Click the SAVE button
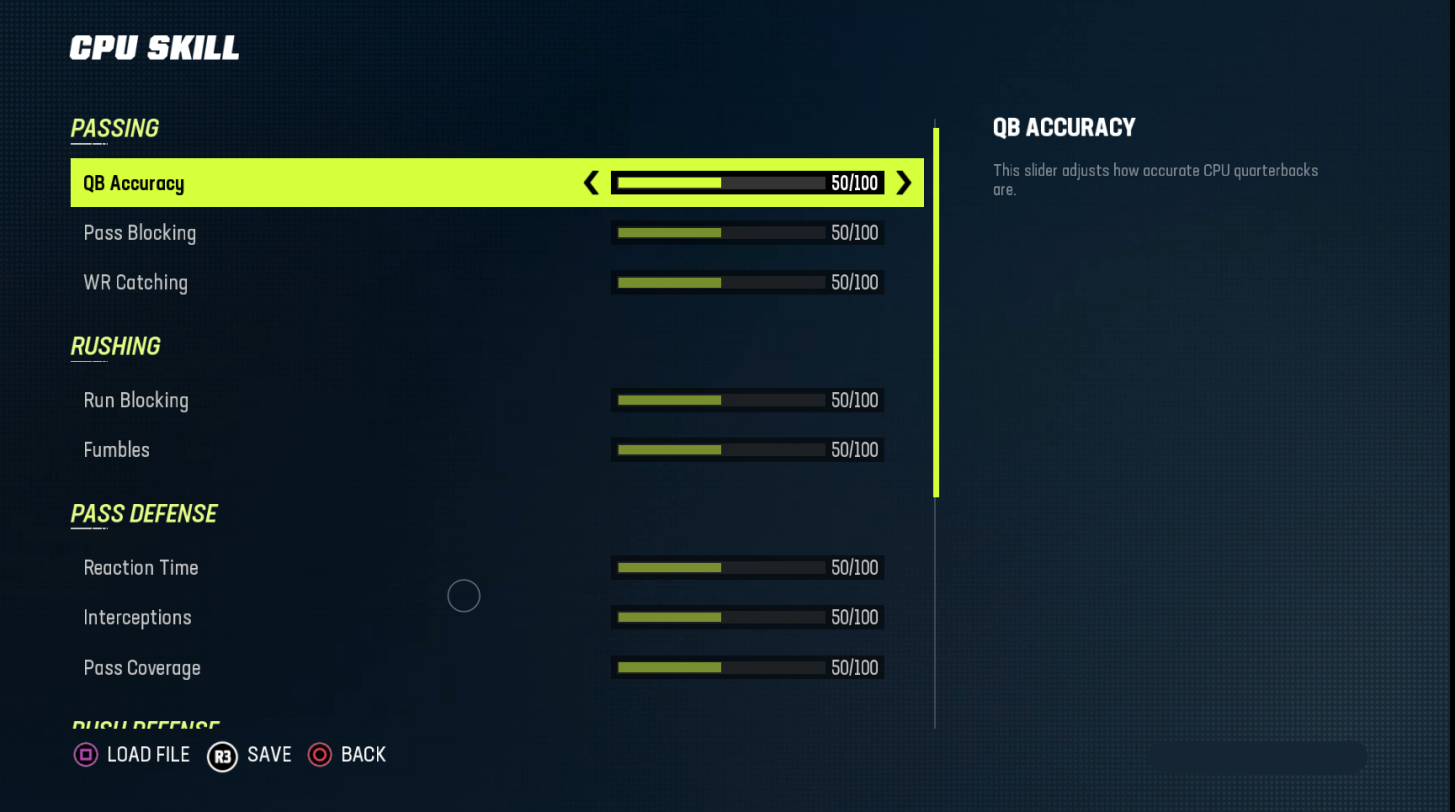 pos(268,755)
